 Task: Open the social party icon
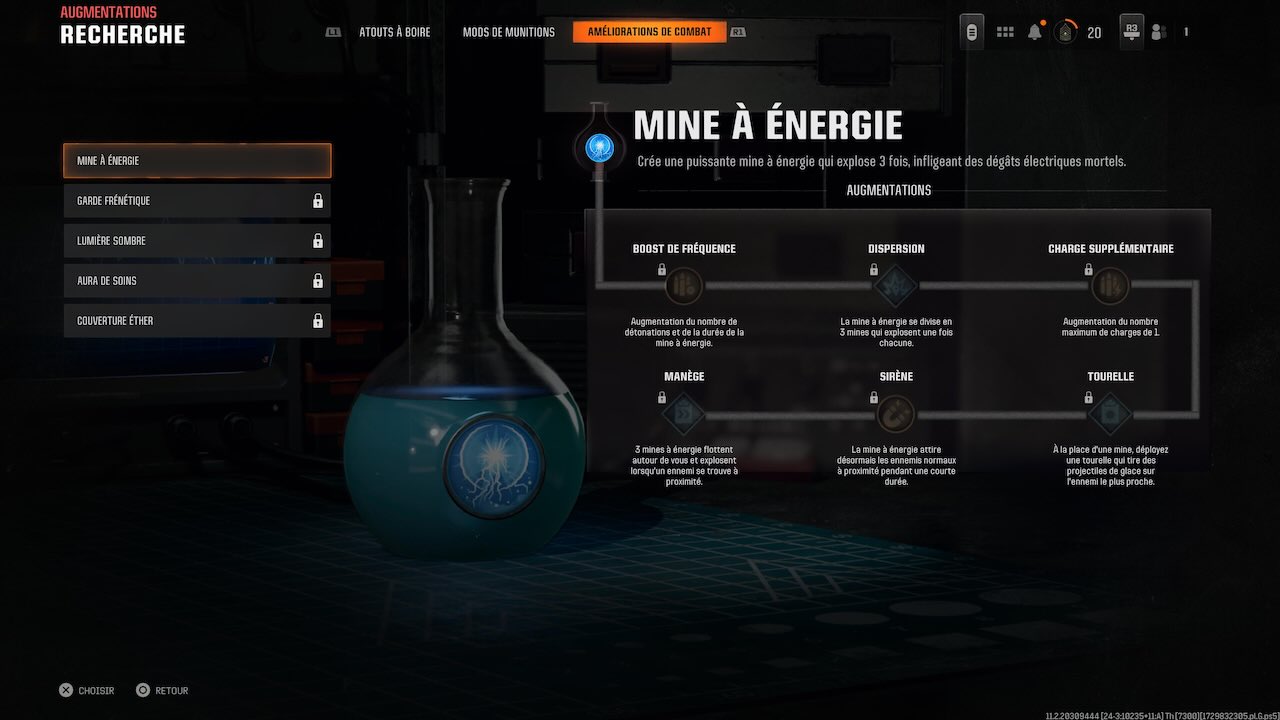pyautogui.click(x=1159, y=32)
